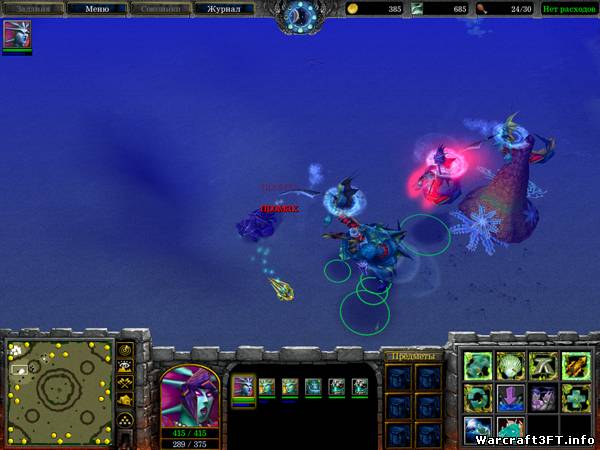Select the hero icon below the menu bar
600x450 pixels.
[17, 35]
